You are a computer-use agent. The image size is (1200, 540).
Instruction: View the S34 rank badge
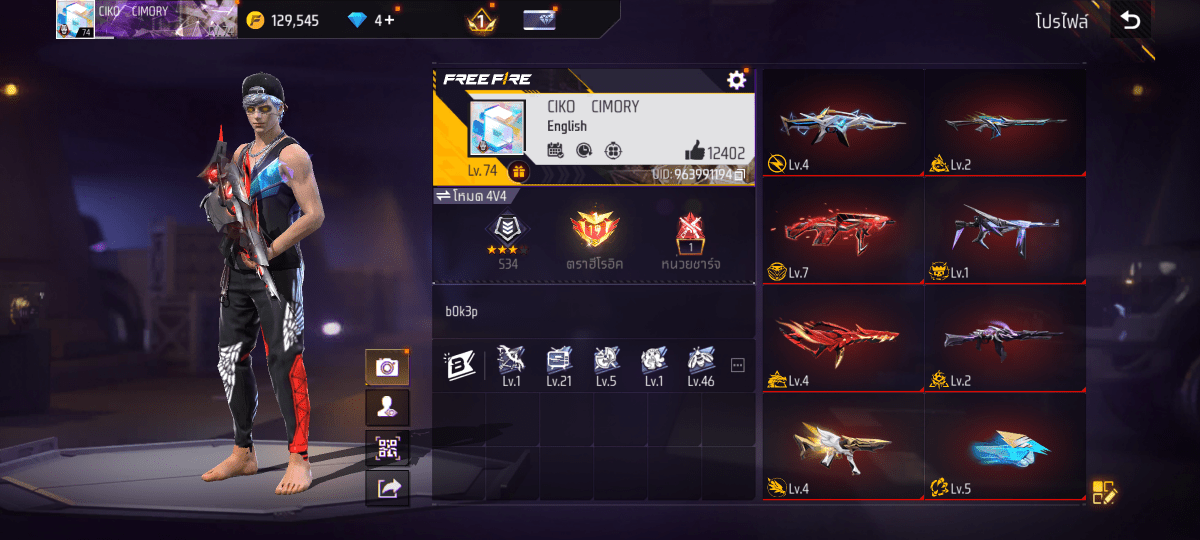coord(507,238)
